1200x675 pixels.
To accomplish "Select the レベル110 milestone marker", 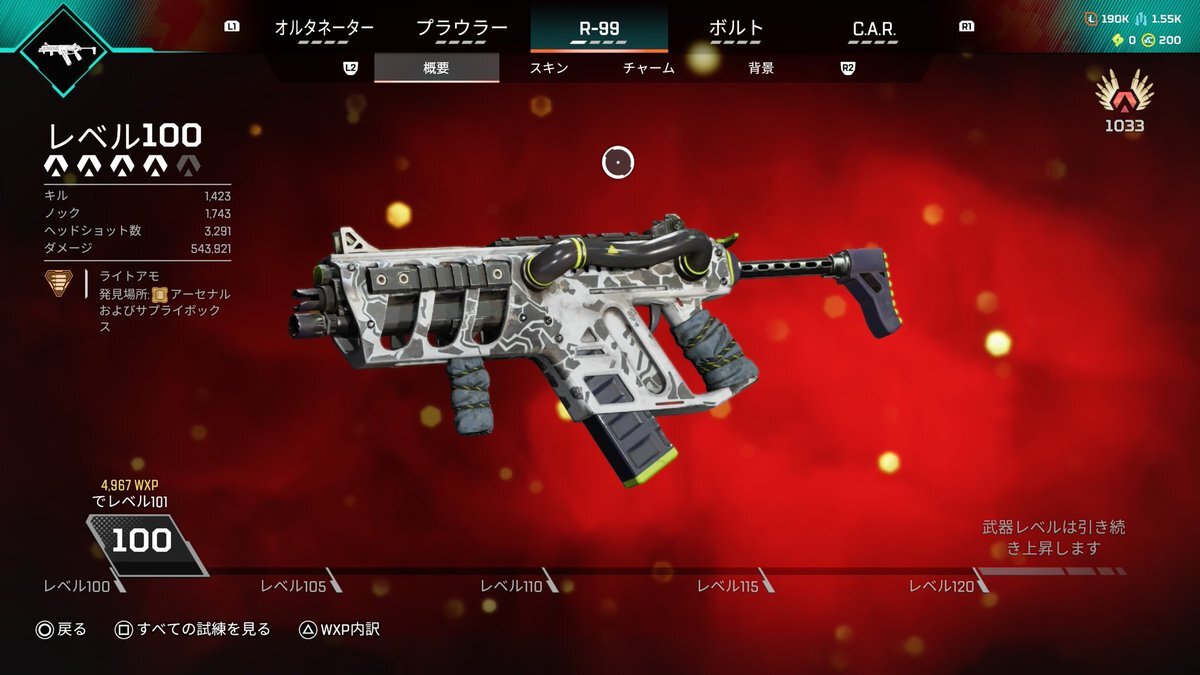I will 512,586.
